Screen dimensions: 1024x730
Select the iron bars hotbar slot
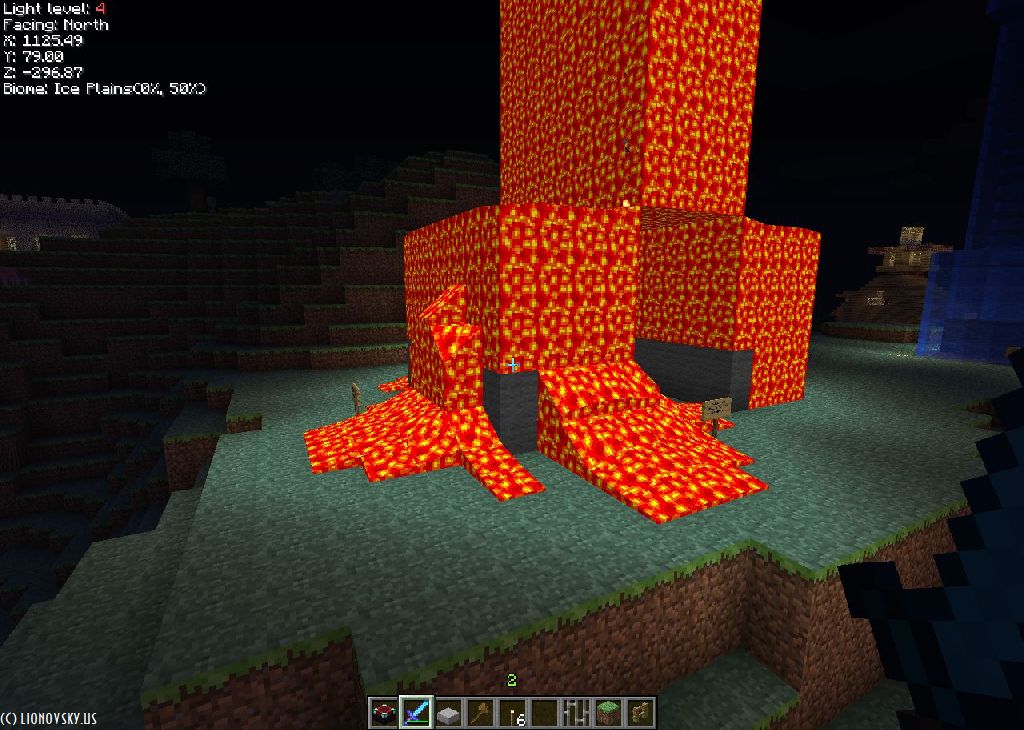coord(576,713)
